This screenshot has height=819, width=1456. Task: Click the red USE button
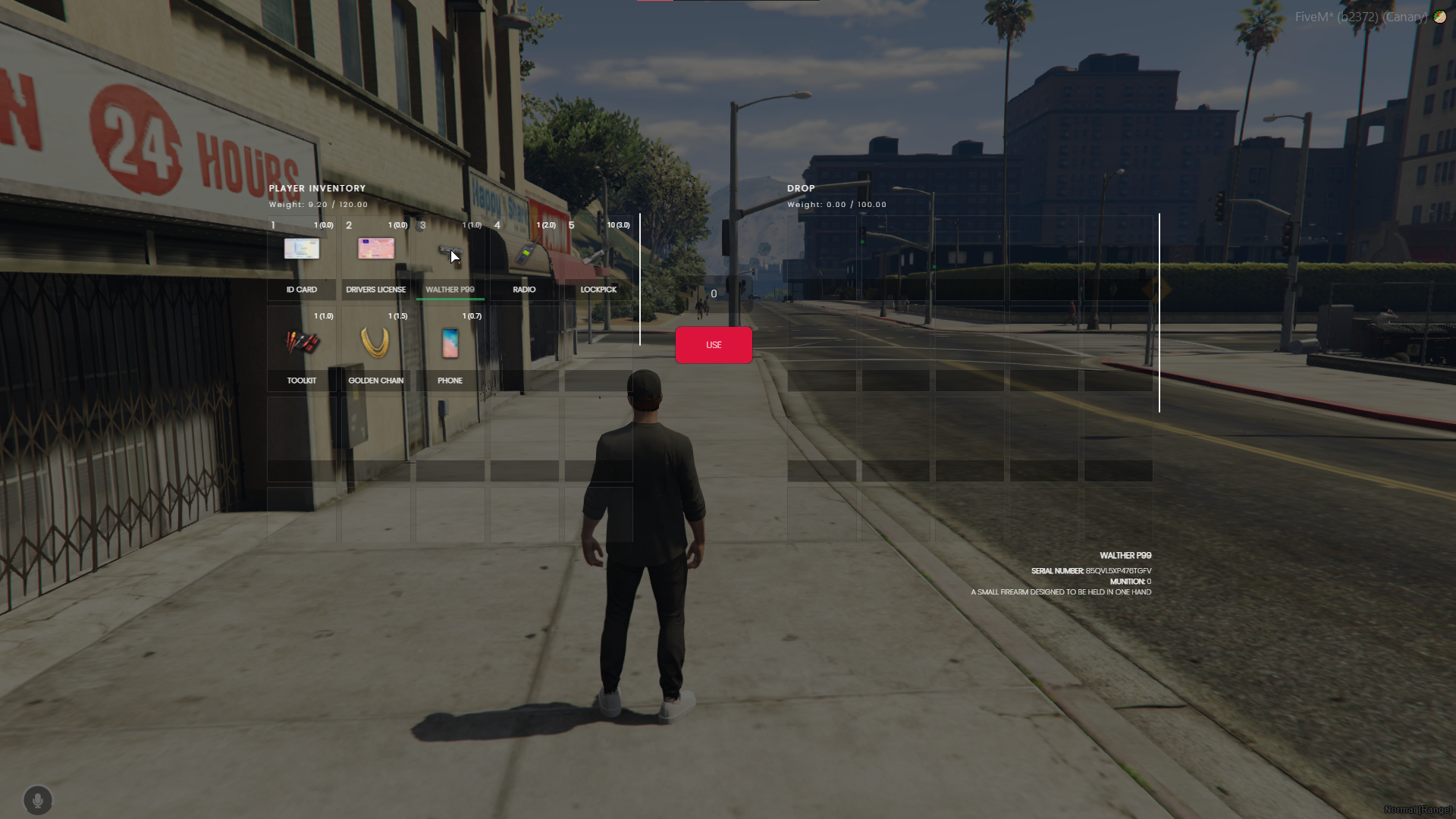pos(714,345)
